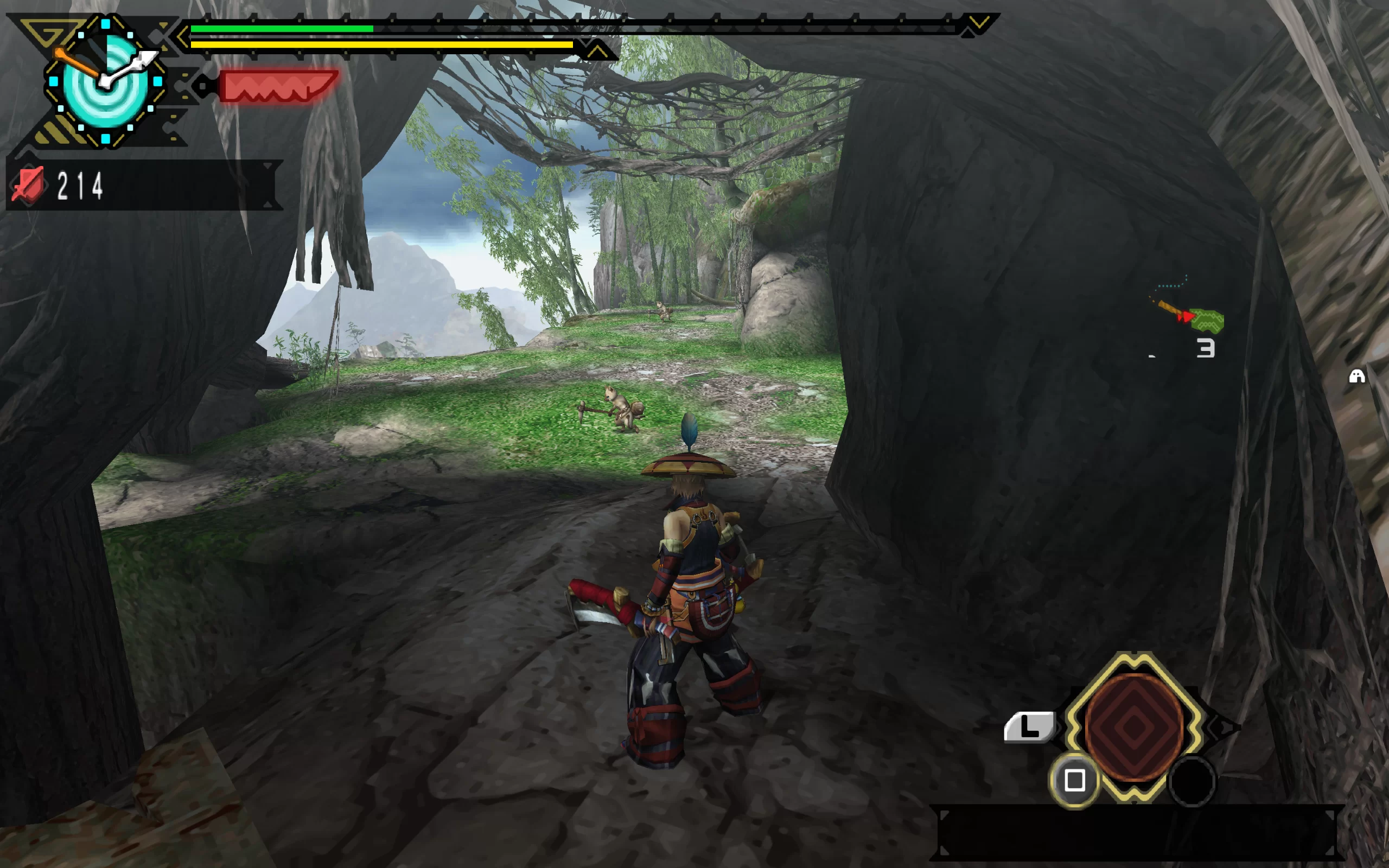Click the red blade icon beside 214
This screenshot has height=868, width=1389.
(28, 186)
